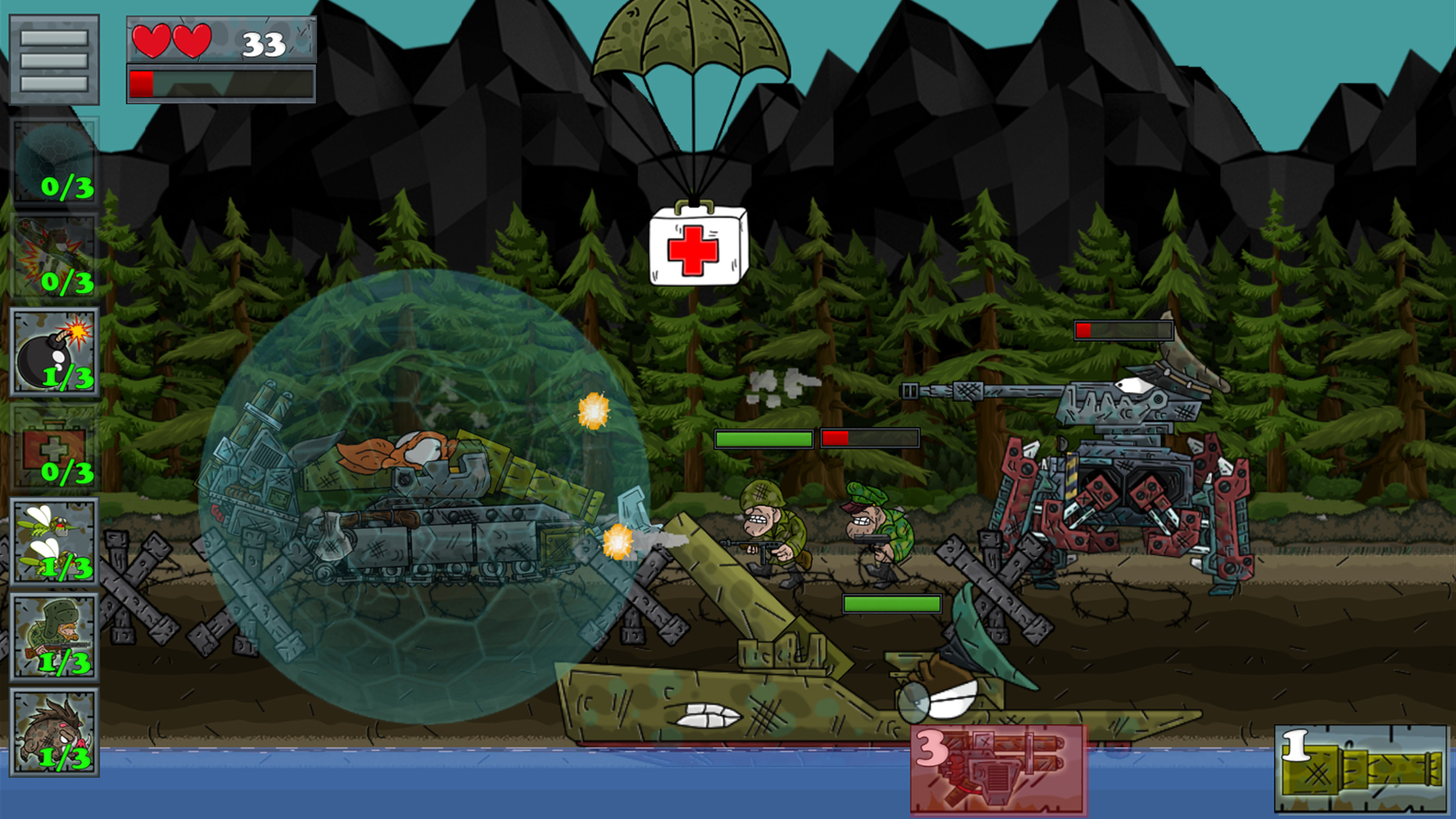This screenshot has height=819, width=1456.
Task: Summon the wild boar ability
Action: pyautogui.click(x=54, y=733)
